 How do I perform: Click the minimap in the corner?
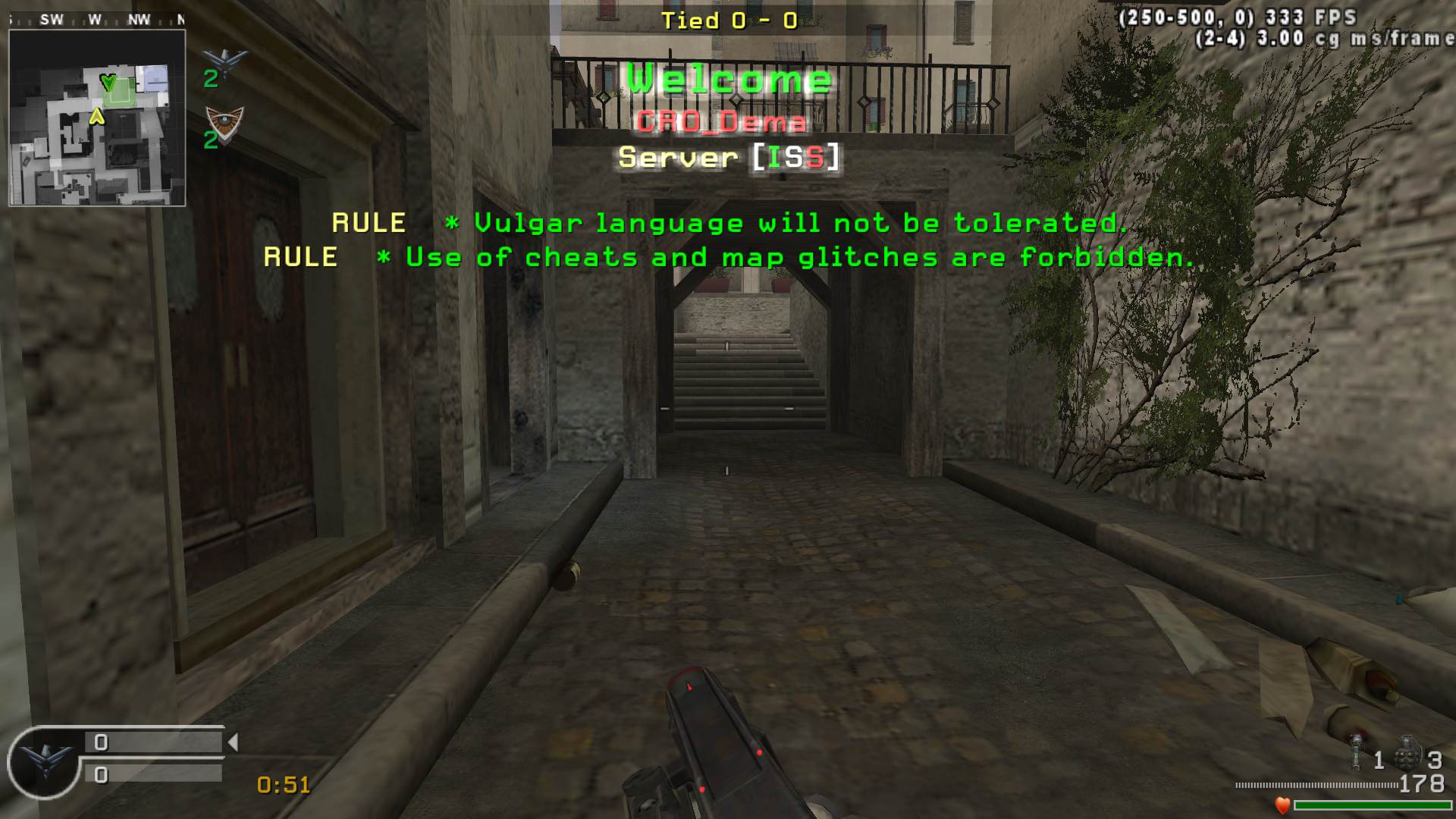97,118
